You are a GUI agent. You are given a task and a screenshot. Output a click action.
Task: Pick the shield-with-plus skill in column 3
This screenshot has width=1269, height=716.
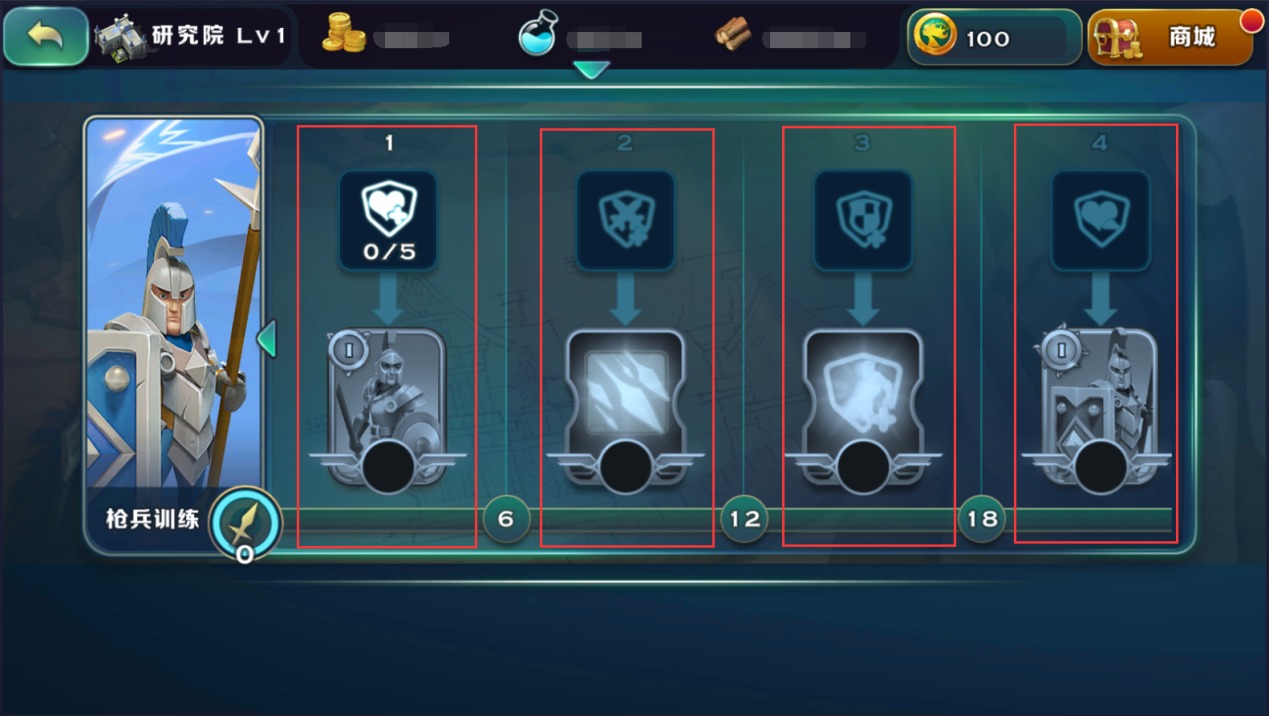862,218
